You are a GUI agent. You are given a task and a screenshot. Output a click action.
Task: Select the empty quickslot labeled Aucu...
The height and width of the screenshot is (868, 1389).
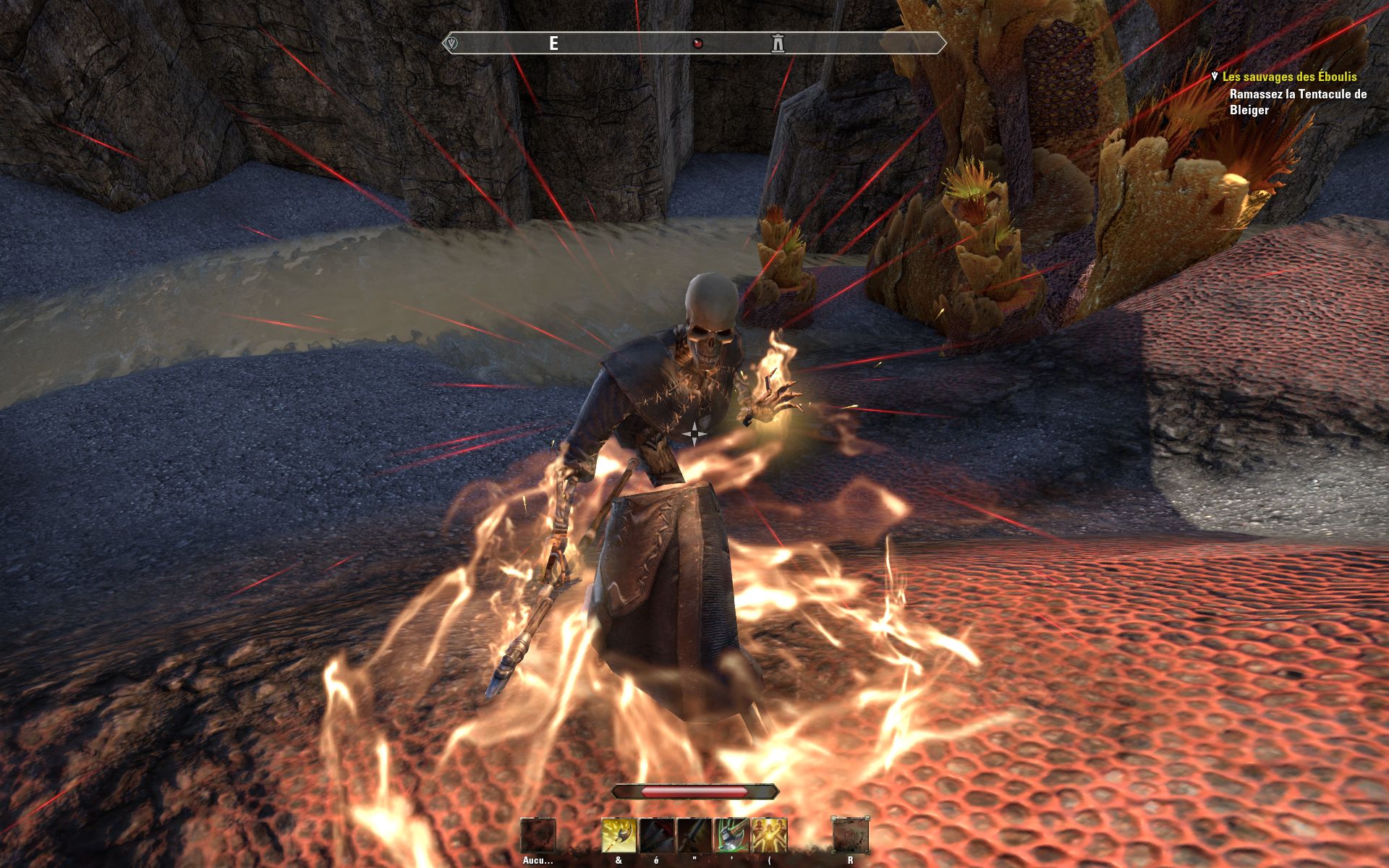click(538, 836)
